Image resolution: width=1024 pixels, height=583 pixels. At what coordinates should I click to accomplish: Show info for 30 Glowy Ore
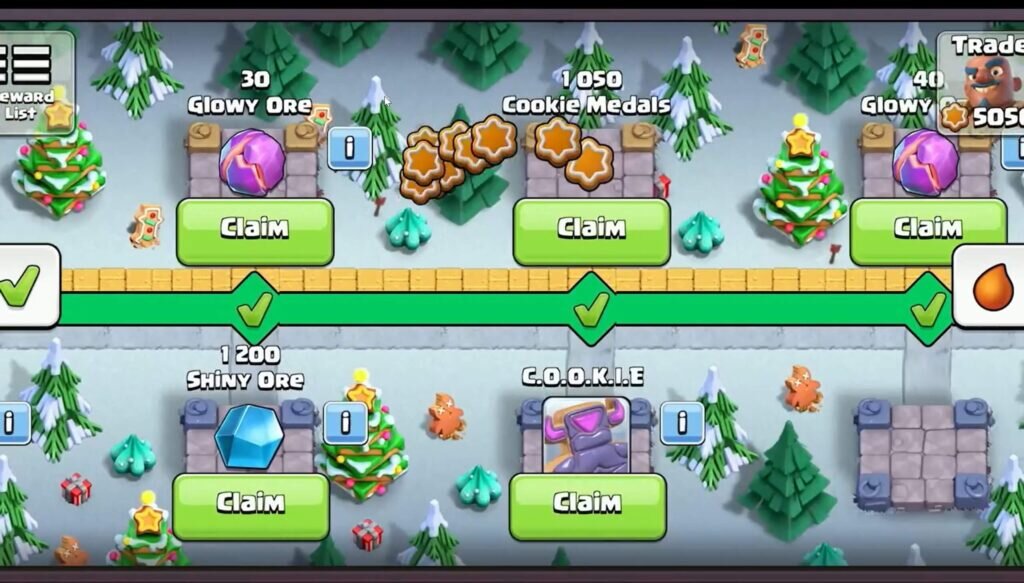(349, 148)
